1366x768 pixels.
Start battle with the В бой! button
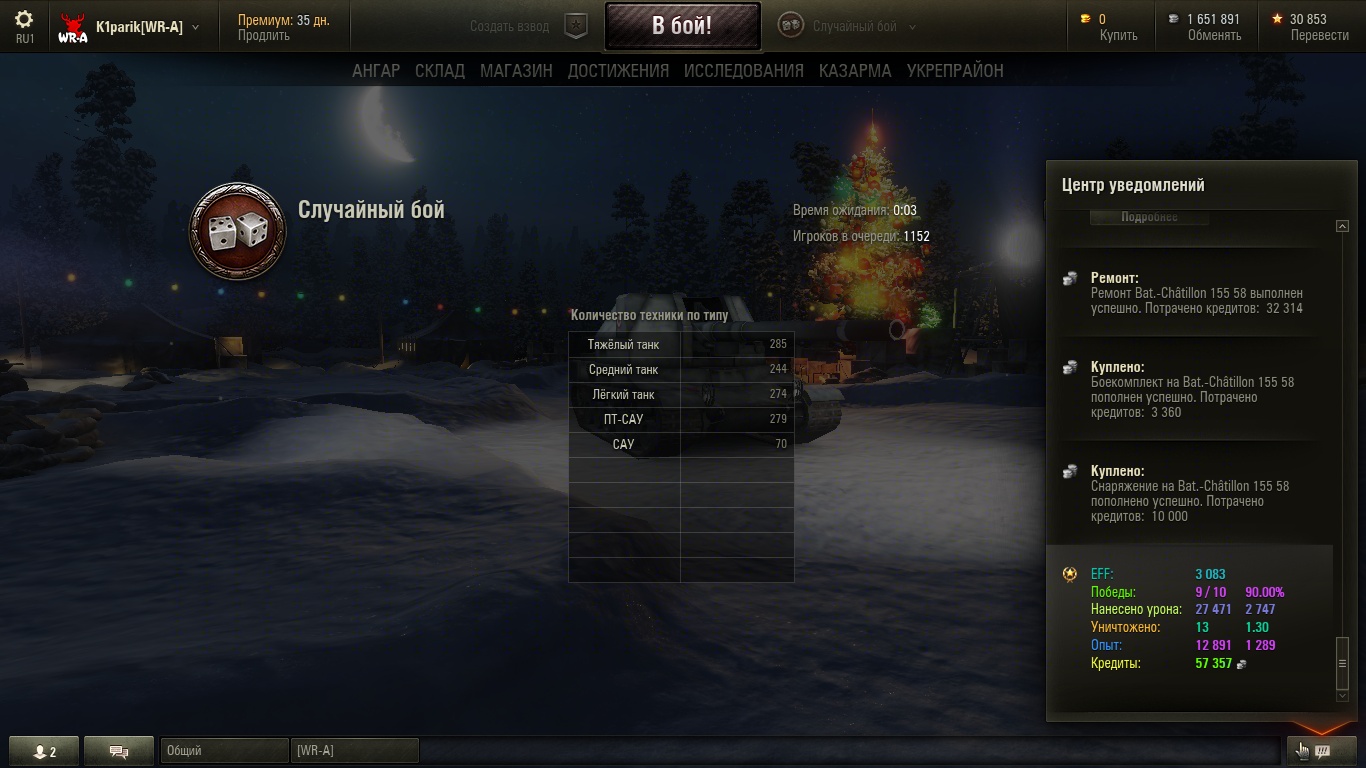pyautogui.click(x=682, y=26)
